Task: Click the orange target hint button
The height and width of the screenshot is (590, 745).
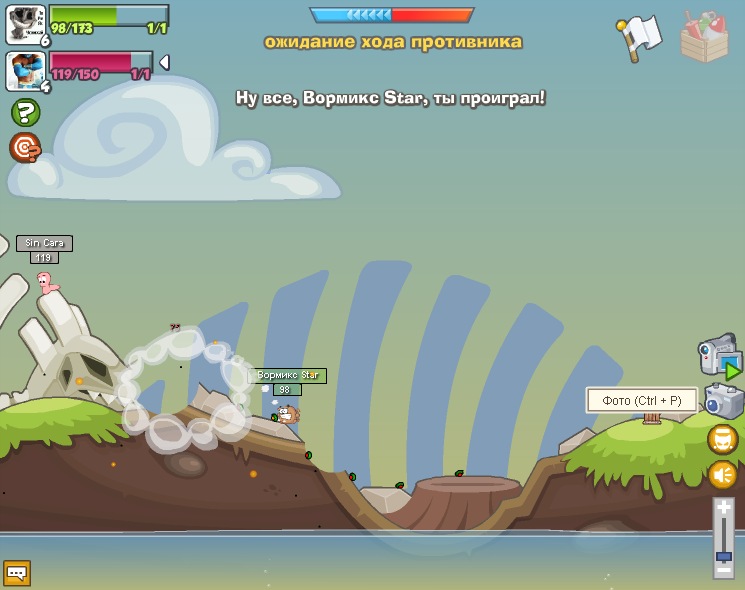Action: (25, 147)
